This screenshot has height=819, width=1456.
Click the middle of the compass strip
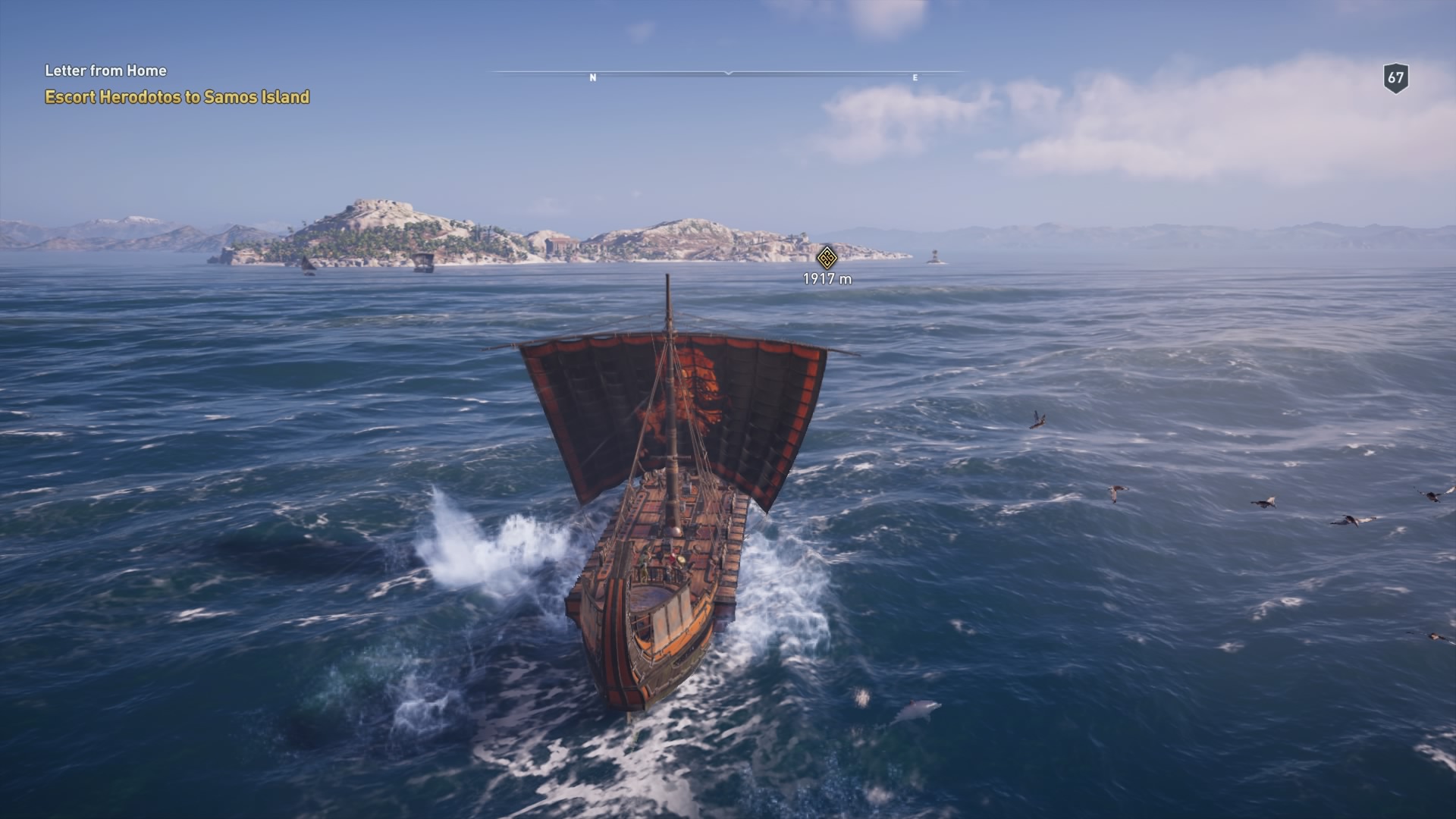click(x=730, y=72)
